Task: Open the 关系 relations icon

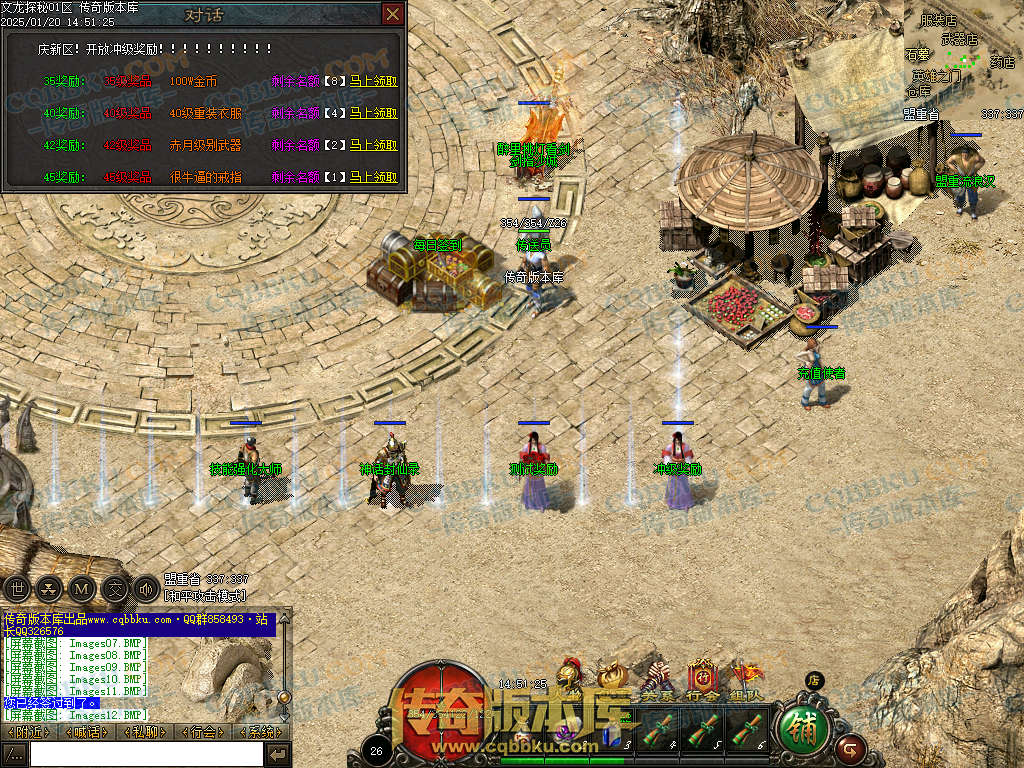Action: 657,681
